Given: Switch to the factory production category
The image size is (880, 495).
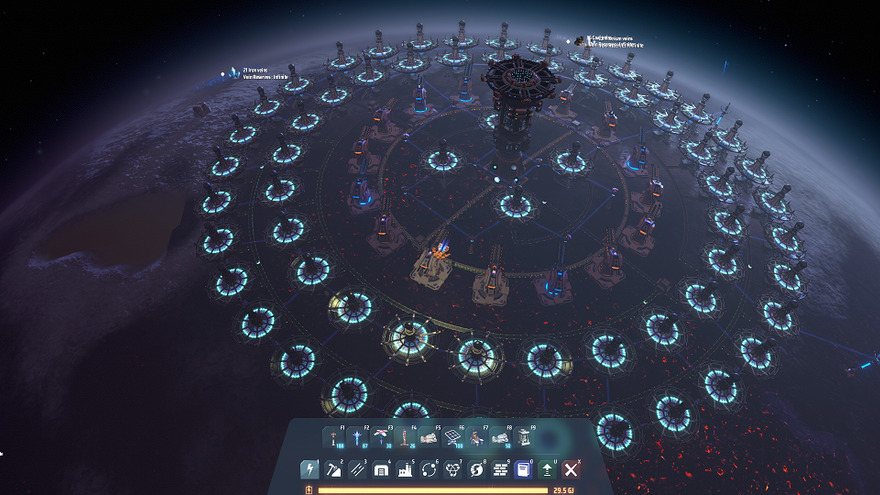Looking at the screenshot, I should click(x=405, y=469).
